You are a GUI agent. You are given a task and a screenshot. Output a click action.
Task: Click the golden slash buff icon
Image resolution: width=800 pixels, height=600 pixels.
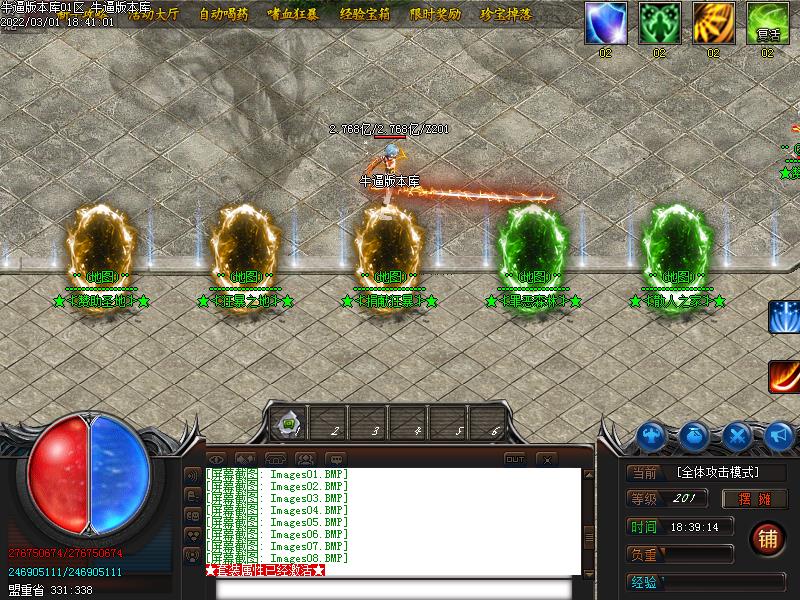click(x=713, y=22)
